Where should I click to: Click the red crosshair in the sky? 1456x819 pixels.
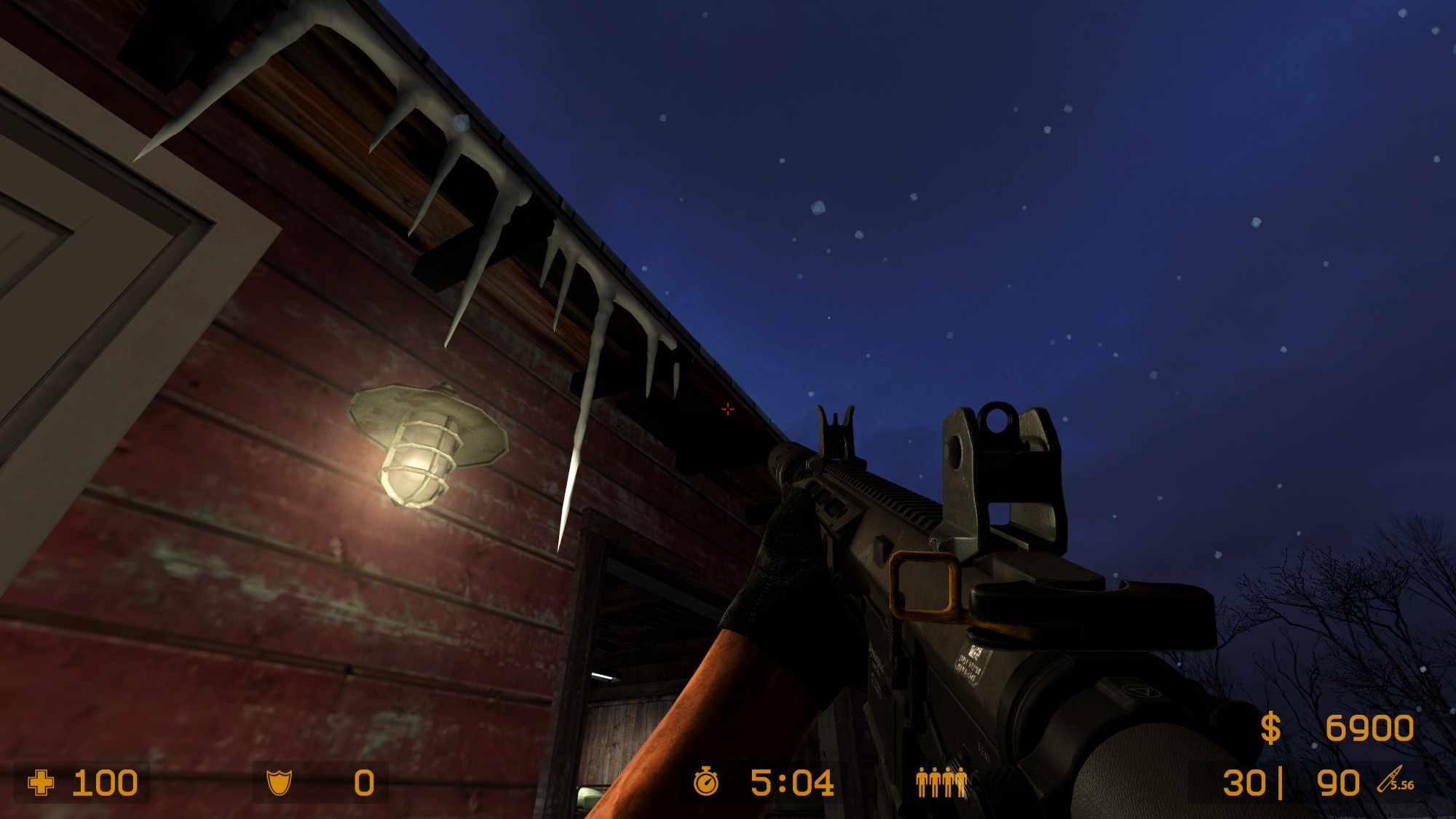727,410
